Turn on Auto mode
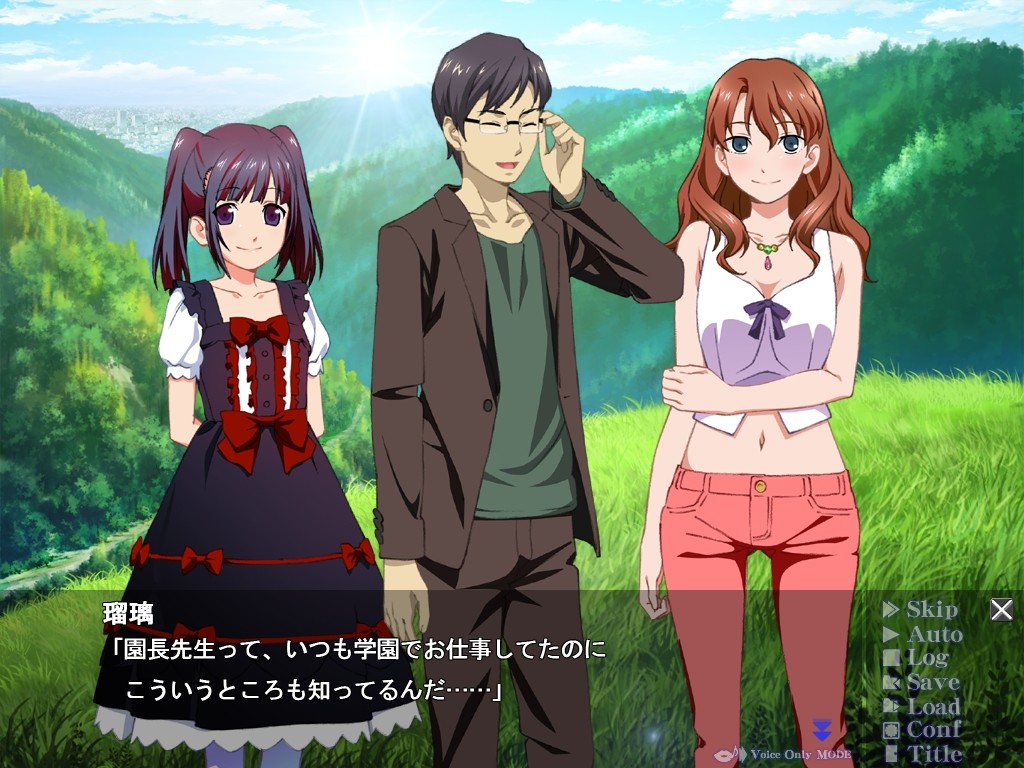Image resolution: width=1024 pixels, height=768 pixels. coord(923,634)
